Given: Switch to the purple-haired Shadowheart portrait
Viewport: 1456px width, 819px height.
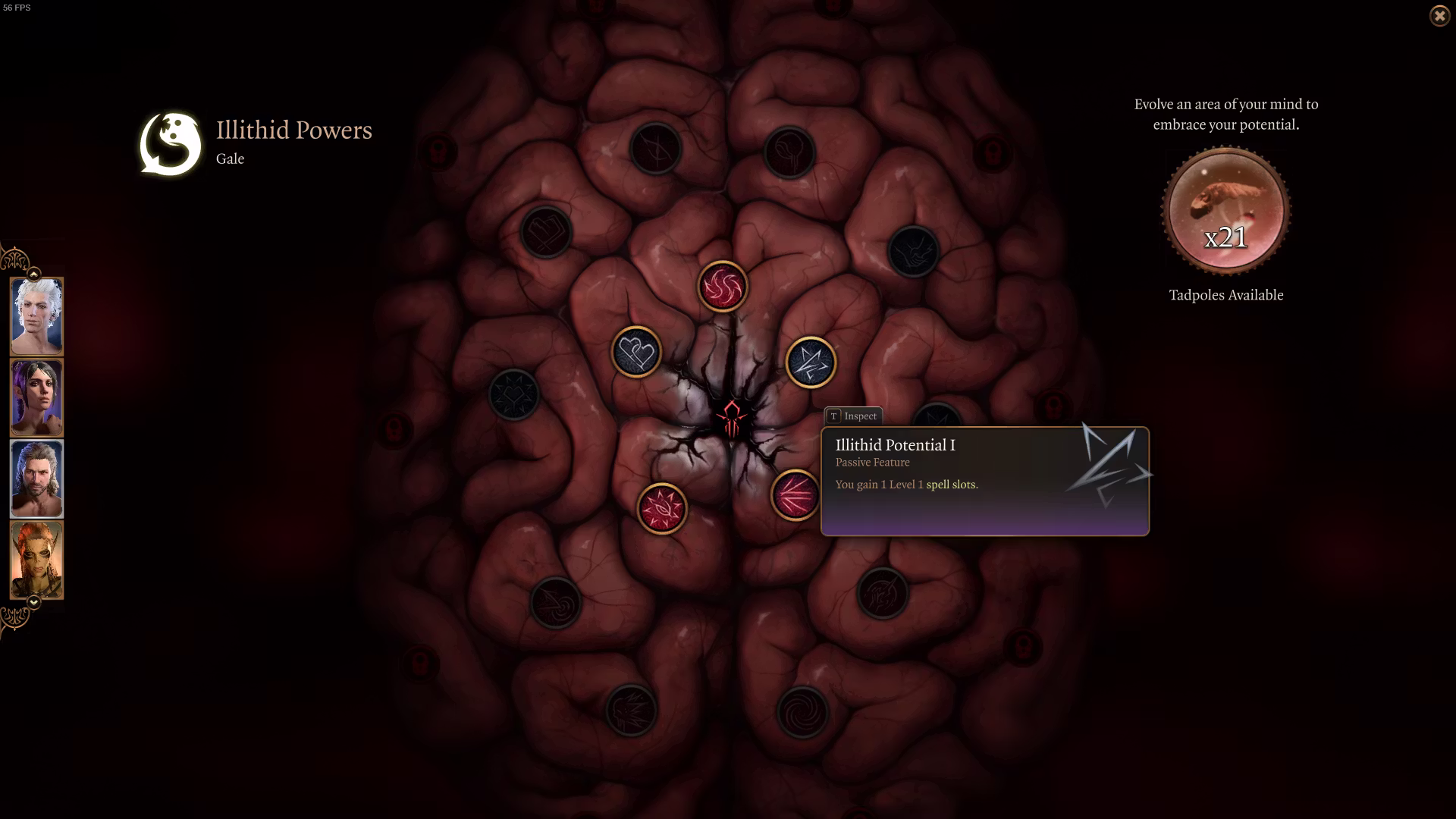Looking at the screenshot, I should click(36, 397).
